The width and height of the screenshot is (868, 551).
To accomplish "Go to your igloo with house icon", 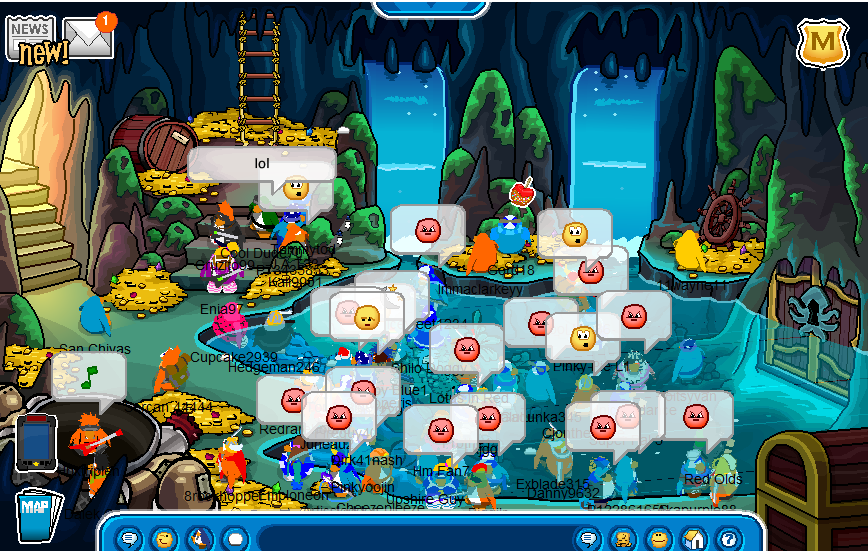I will point(693,539).
